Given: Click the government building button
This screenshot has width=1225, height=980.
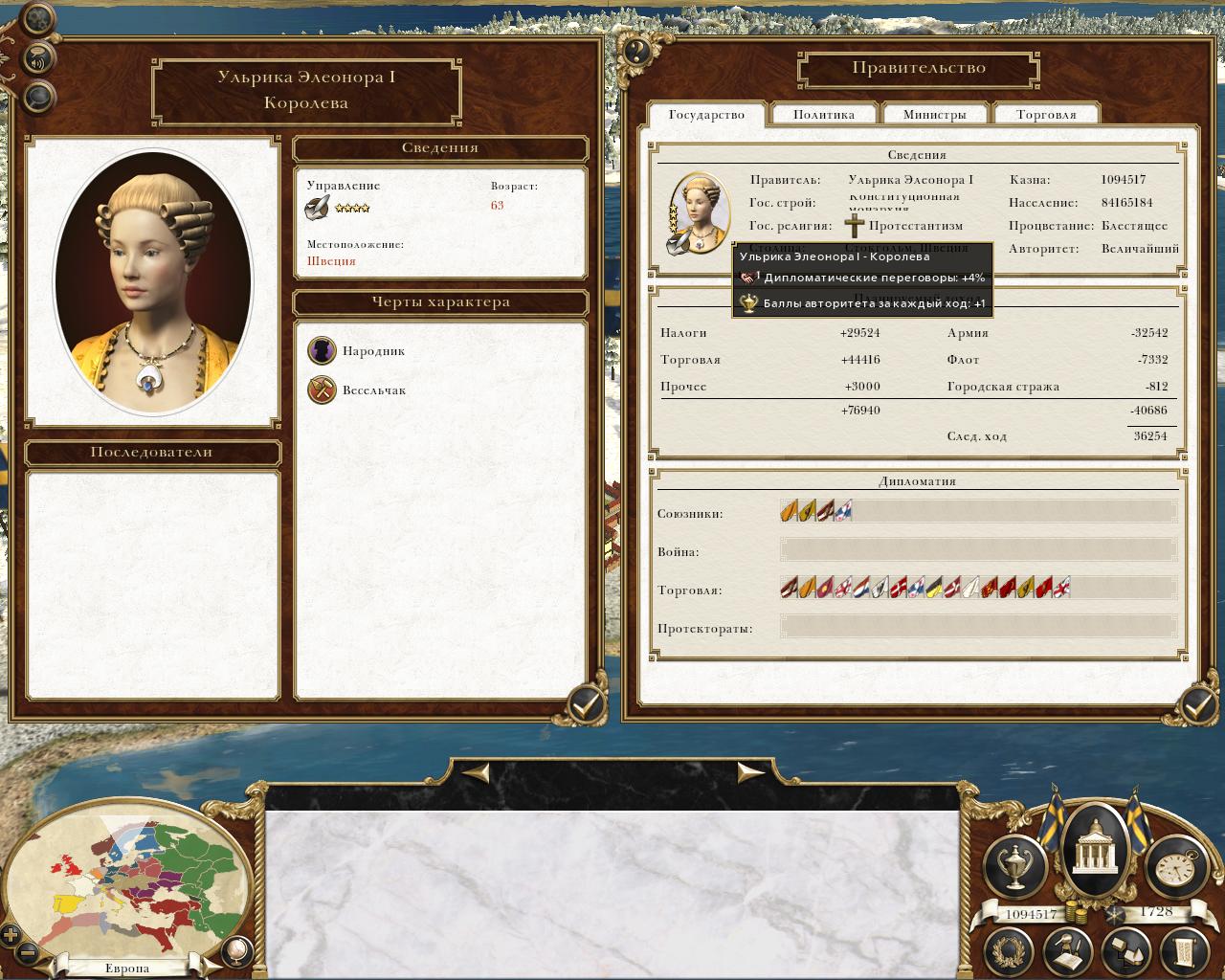Looking at the screenshot, I should point(1092,842).
